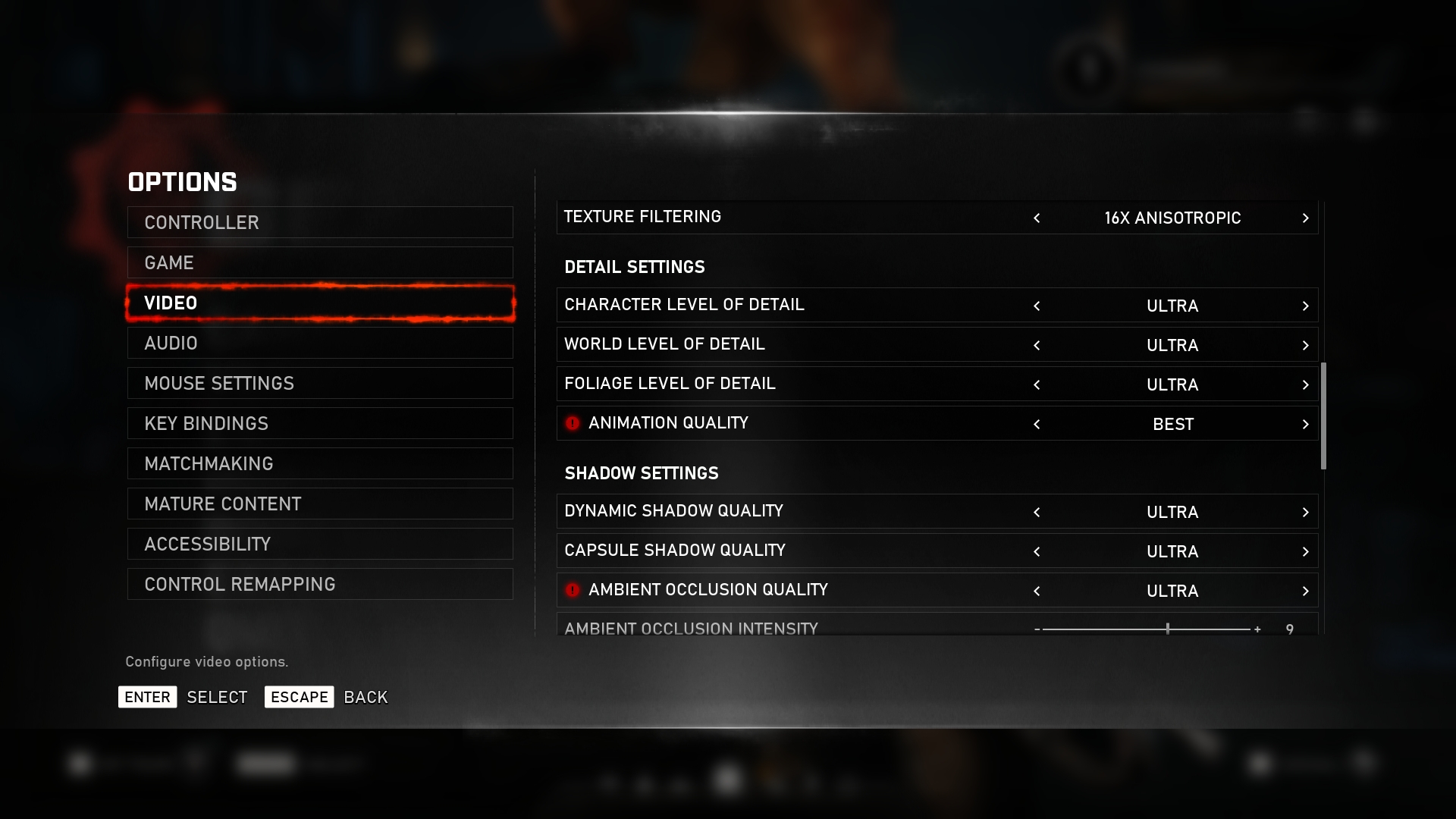Open the Matchmaking options

319,463
